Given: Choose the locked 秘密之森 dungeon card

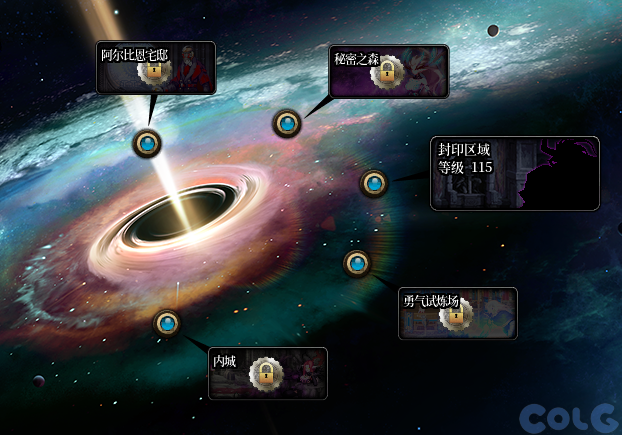Looking at the screenshot, I should (x=390, y=71).
